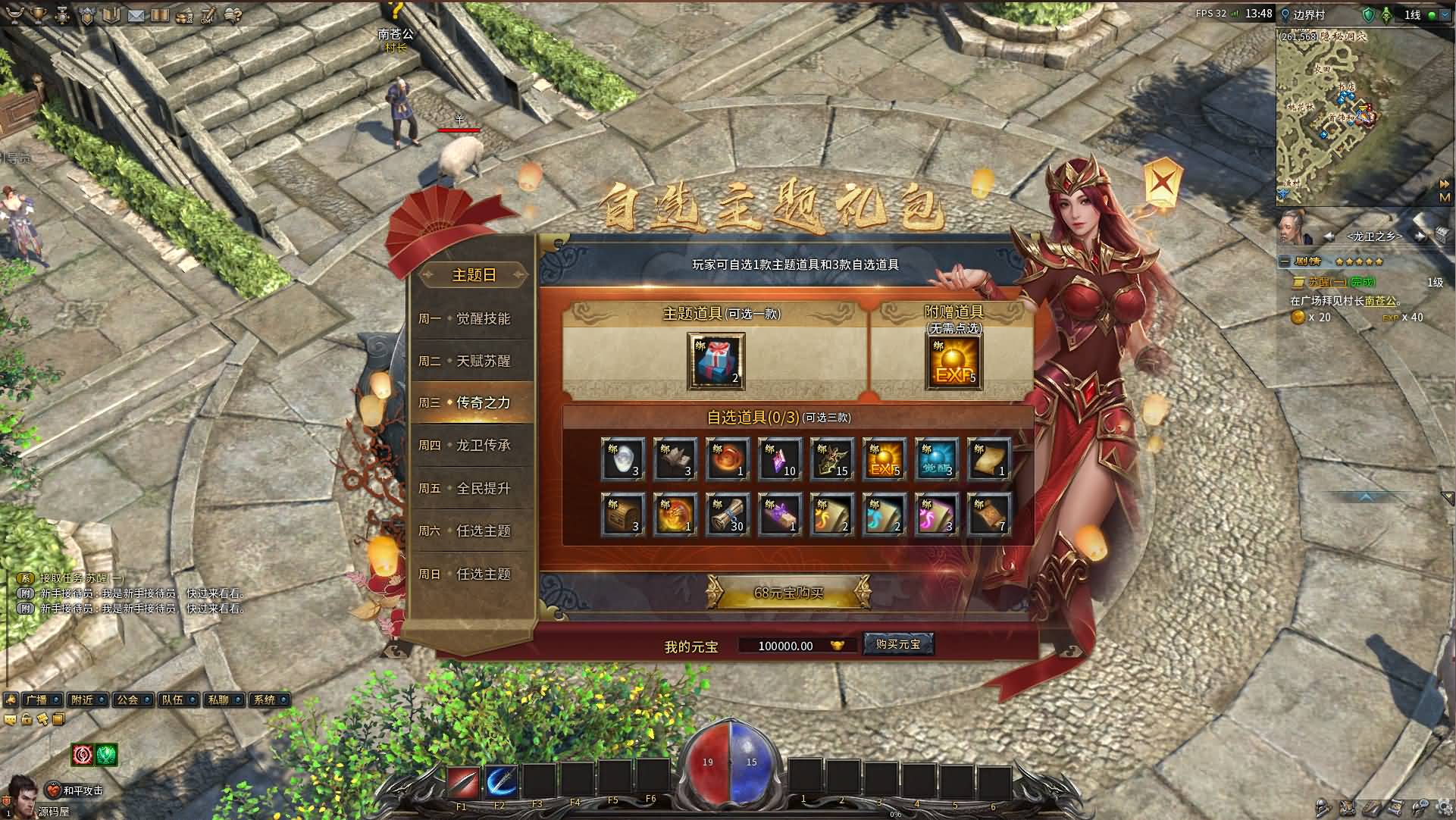Open the 购买元宝 recharge button
The width and height of the screenshot is (1456, 820).
[897, 644]
